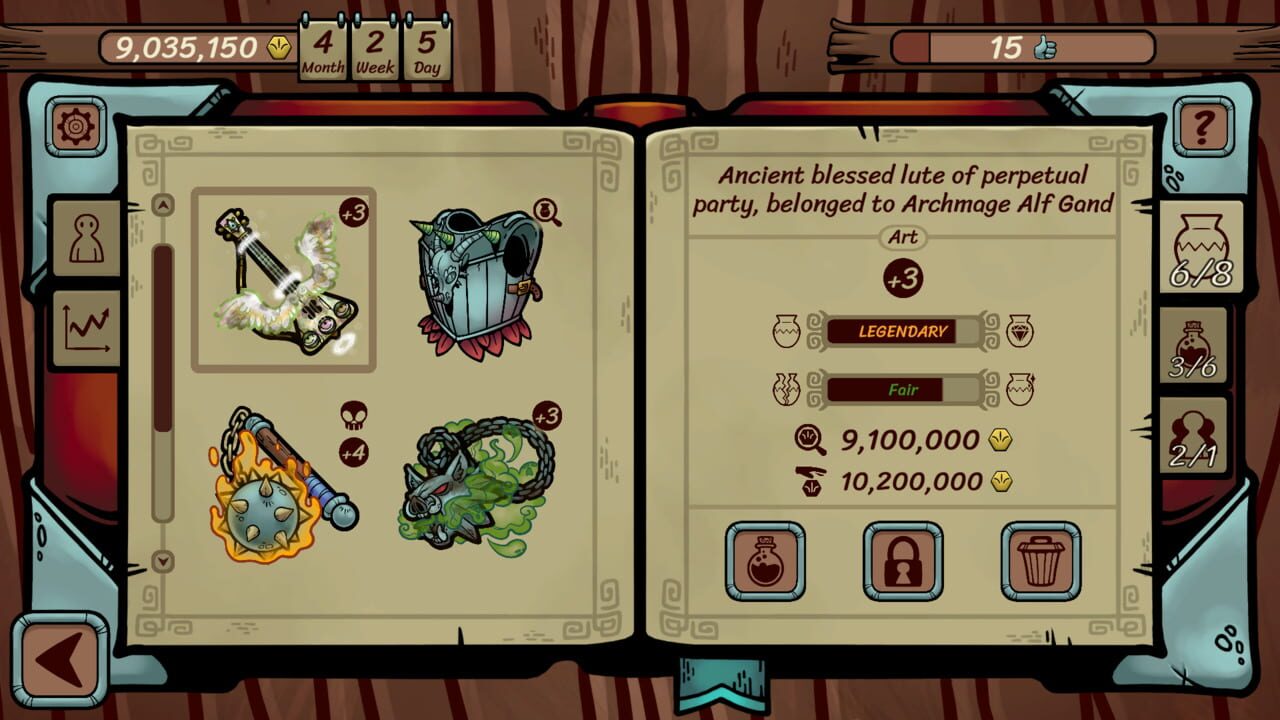Click the trash bin button to discard the item

[1040, 560]
